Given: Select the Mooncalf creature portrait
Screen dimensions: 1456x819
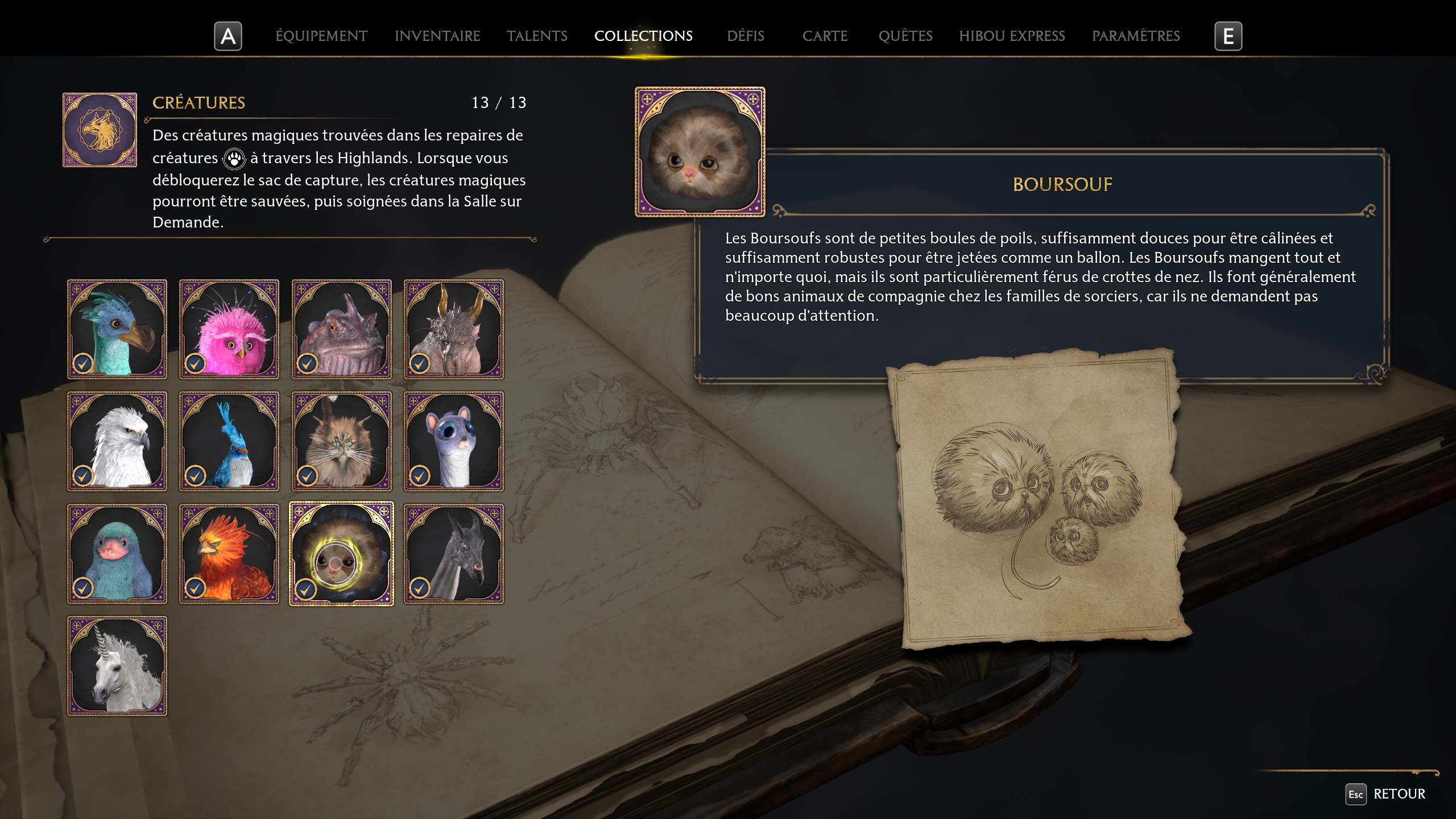Looking at the screenshot, I should pyautogui.click(x=454, y=441).
